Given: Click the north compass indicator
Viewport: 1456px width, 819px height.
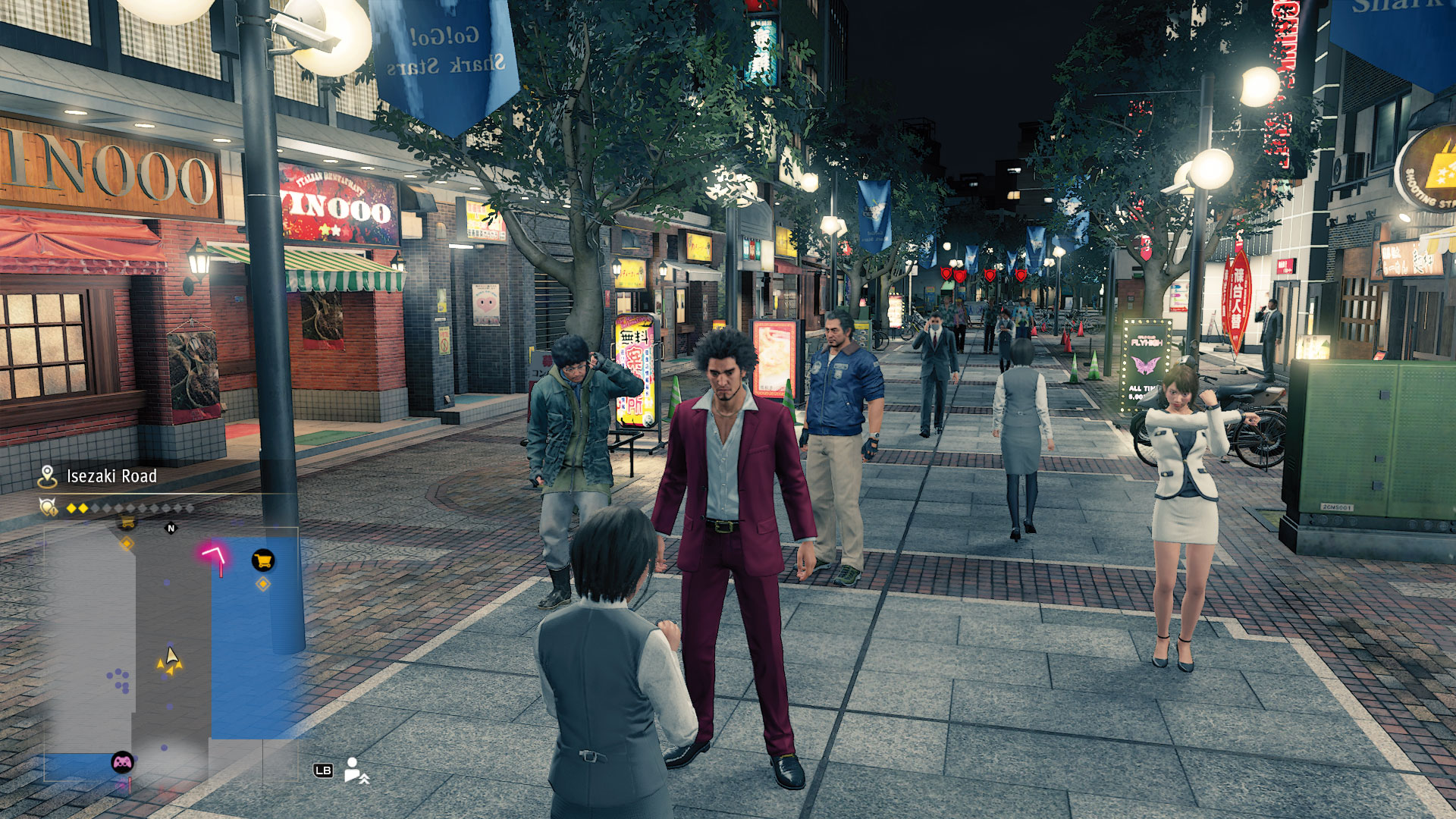Looking at the screenshot, I should [x=171, y=529].
